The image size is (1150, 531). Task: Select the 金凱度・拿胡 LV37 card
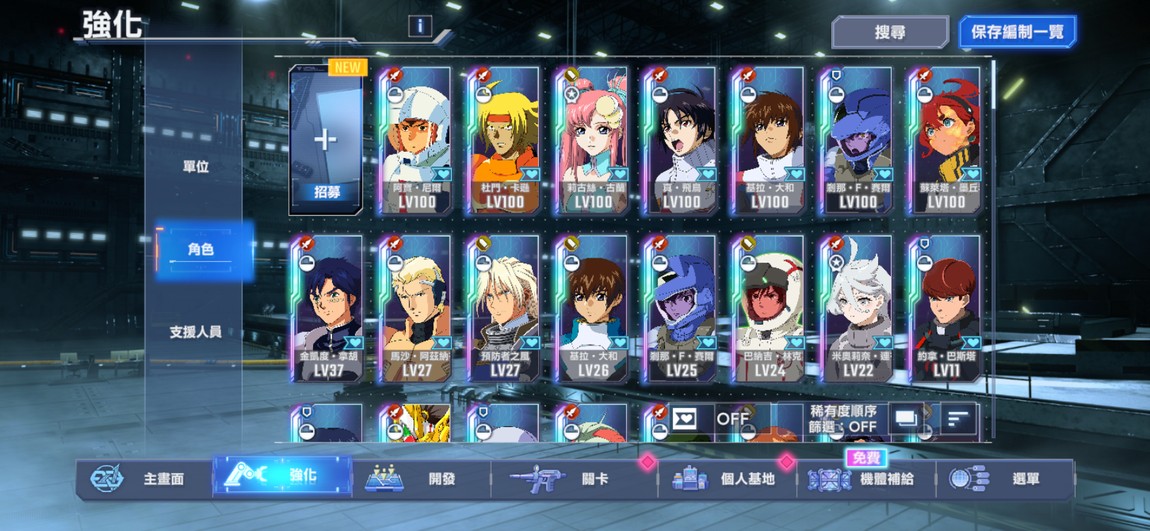click(x=325, y=308)
